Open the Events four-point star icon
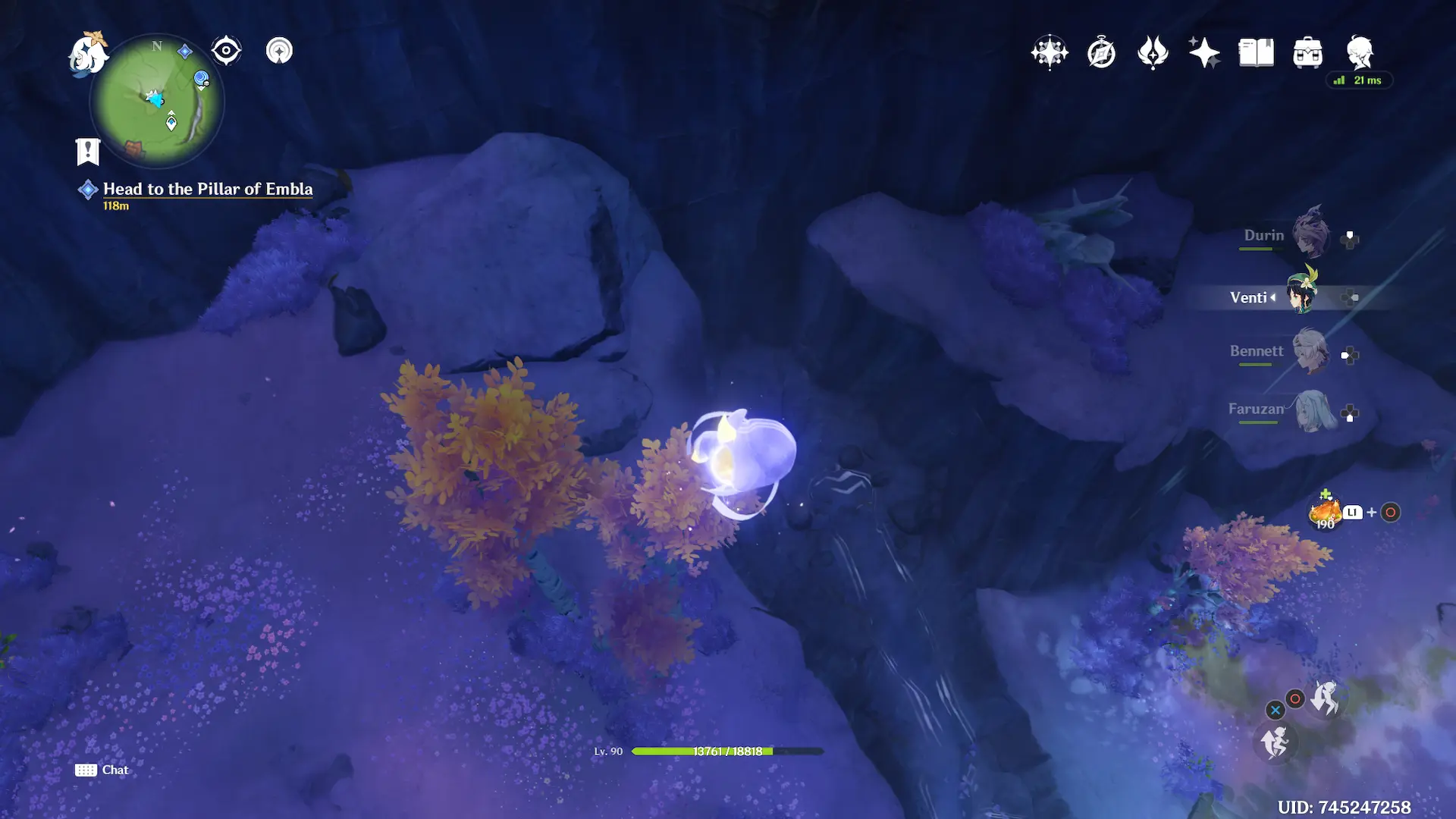The width and height of the screenshot is (1456, 819). tap(1203, 52)
